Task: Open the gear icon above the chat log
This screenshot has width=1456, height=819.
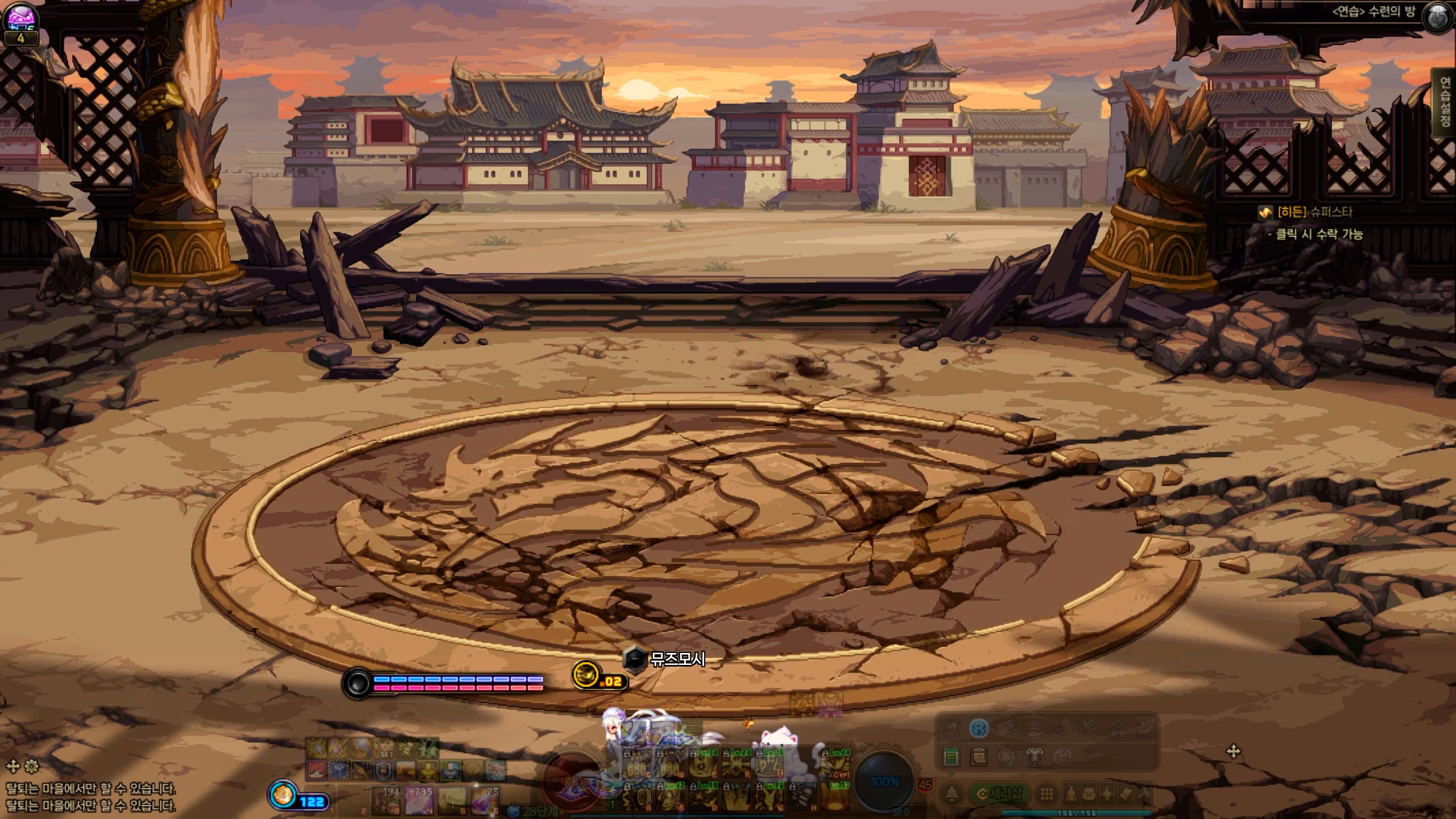Action: (x=32, y=766)
